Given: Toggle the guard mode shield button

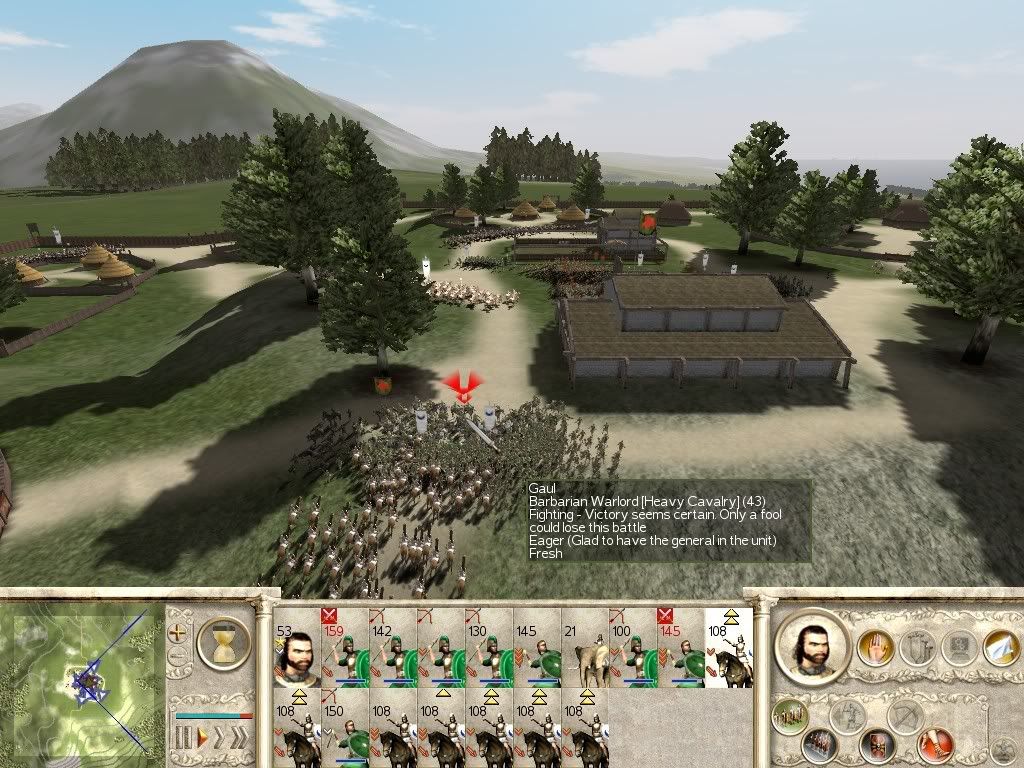Looking at the screenshot, I should pyautogui.click(x=877, y=745).
